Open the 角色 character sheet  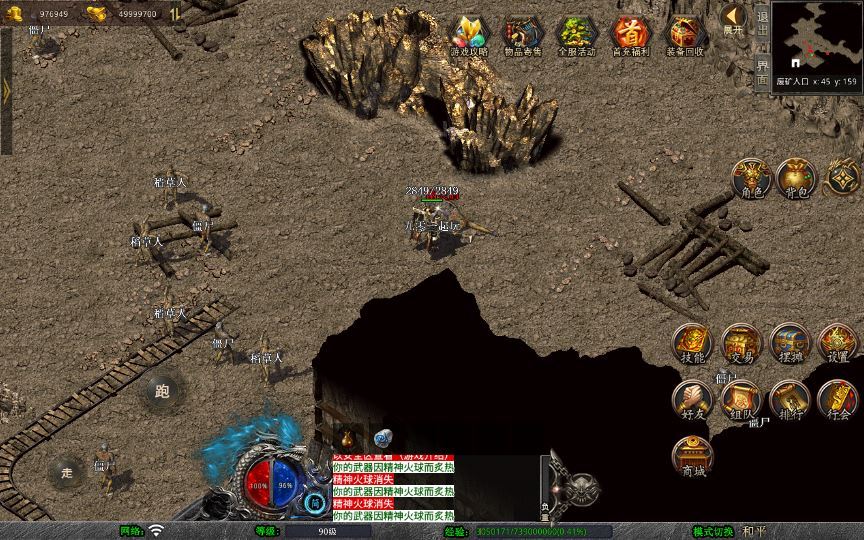750,178
